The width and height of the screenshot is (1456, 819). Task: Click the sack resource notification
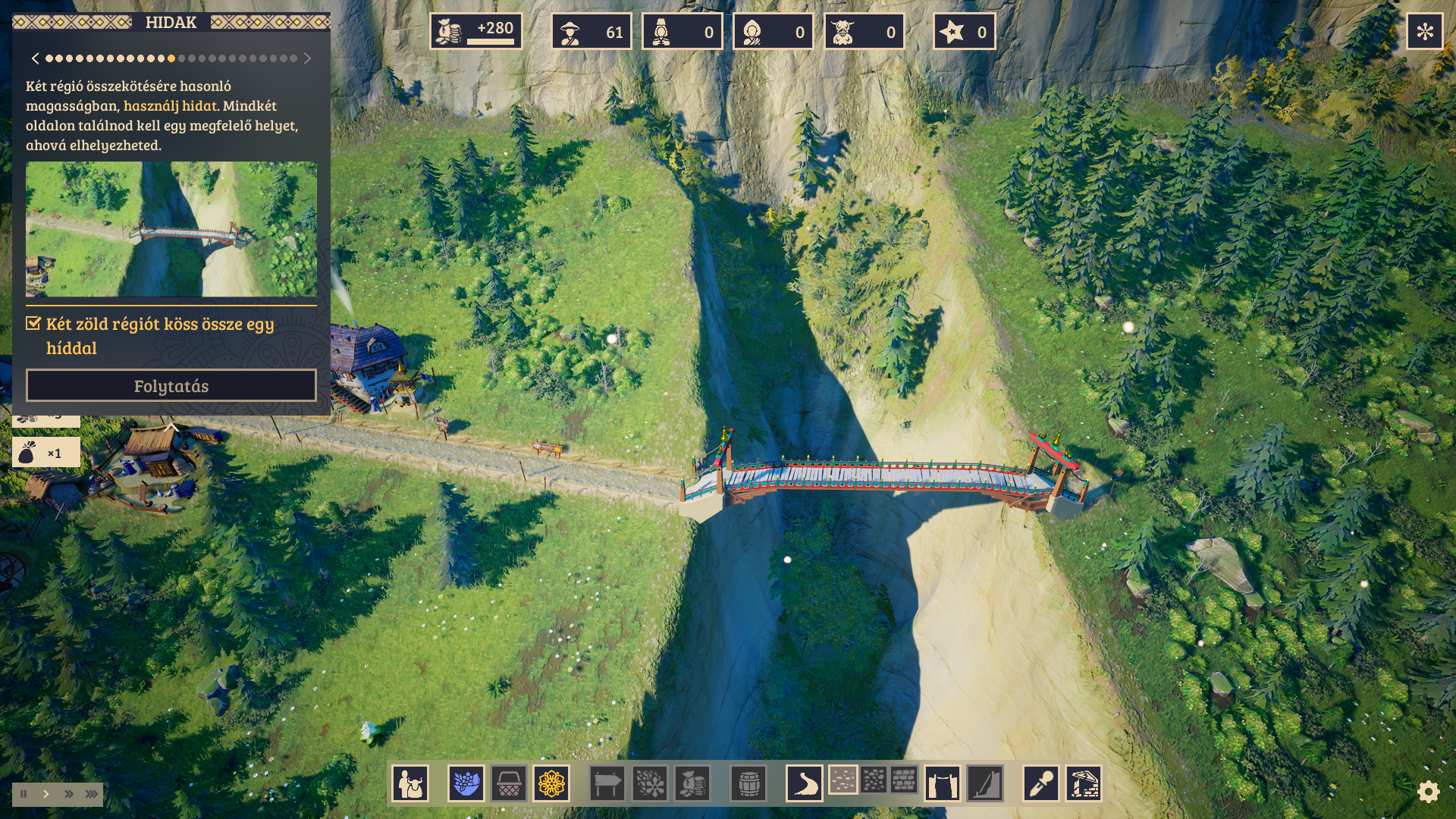[45, 453]
